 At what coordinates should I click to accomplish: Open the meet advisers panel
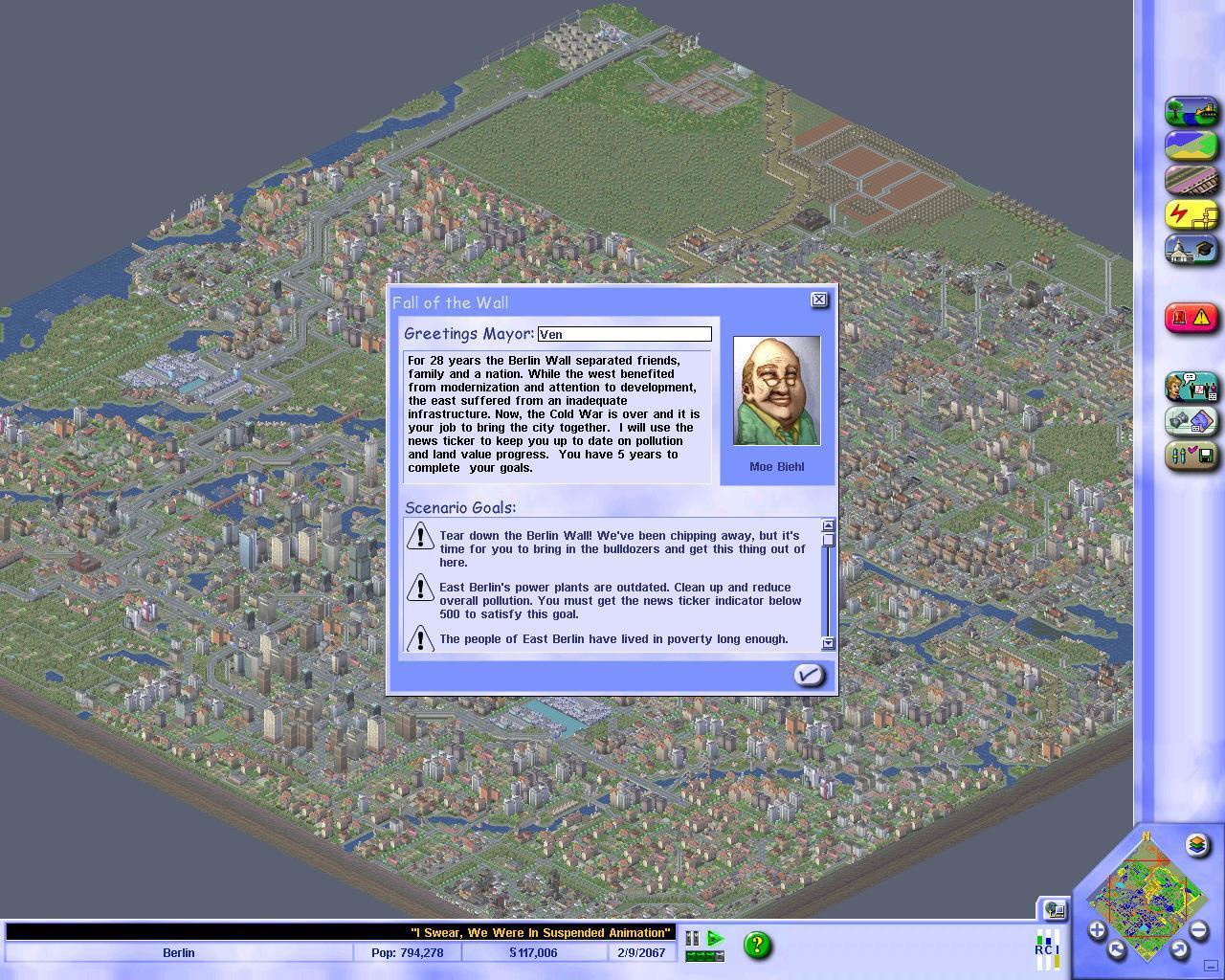[1190, 388]
